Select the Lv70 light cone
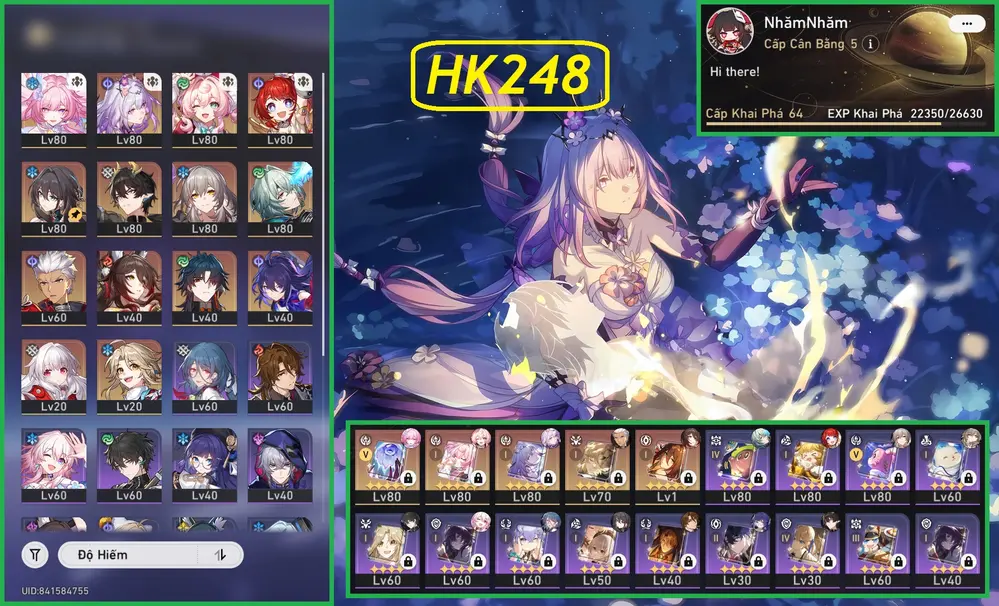The image size is (999, 606). coord(598,460)
